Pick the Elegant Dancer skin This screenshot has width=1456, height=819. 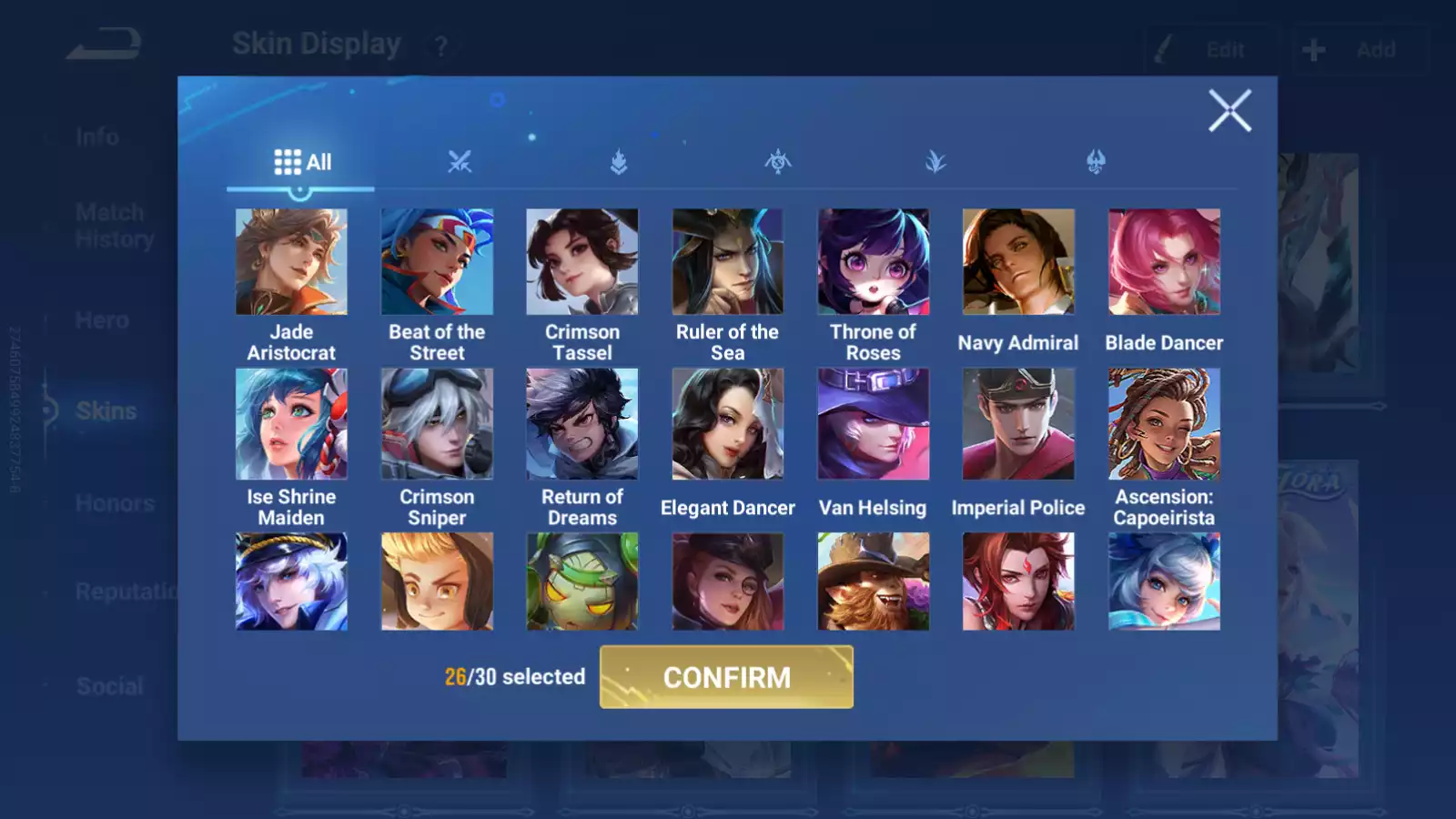(x=727, y=424)
